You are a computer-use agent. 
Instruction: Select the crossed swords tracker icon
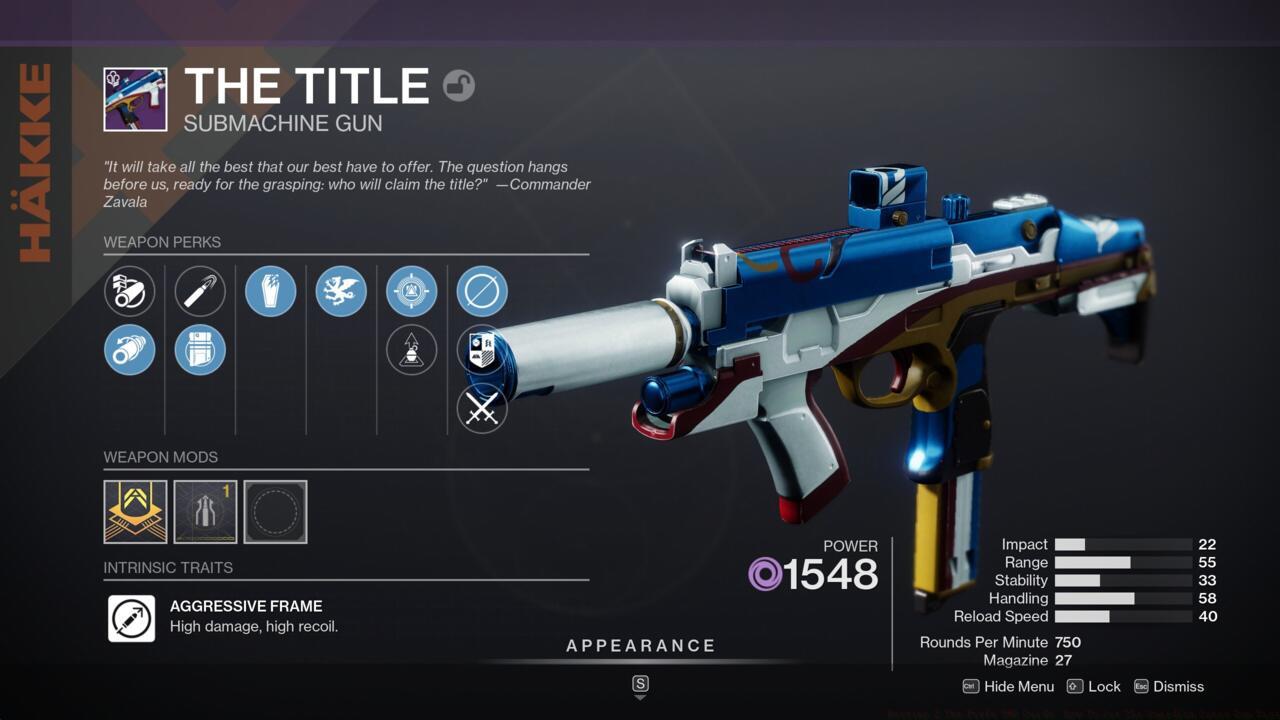[482, 408]
